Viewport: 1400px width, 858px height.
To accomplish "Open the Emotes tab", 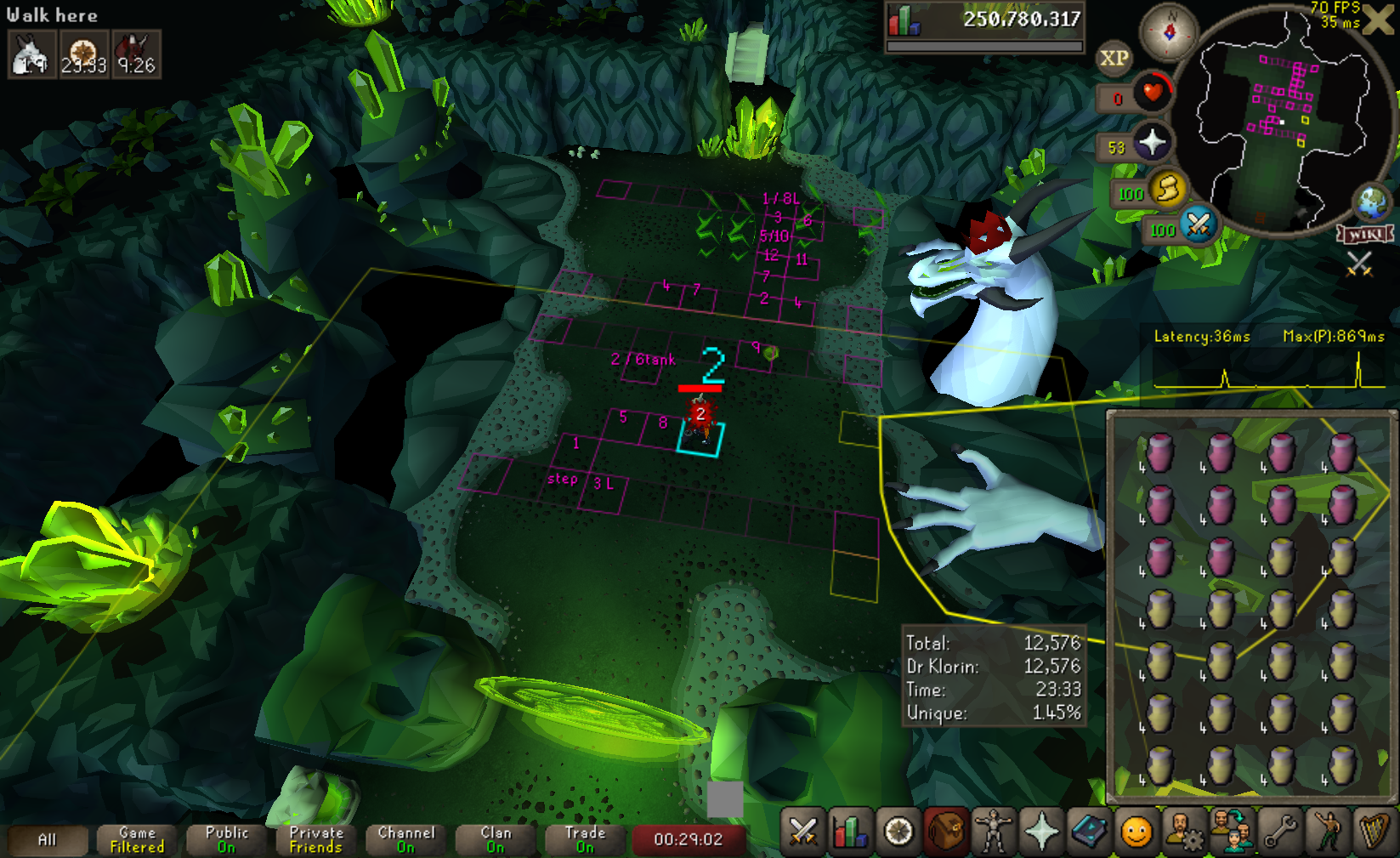I will click(x=1328, y=832).
